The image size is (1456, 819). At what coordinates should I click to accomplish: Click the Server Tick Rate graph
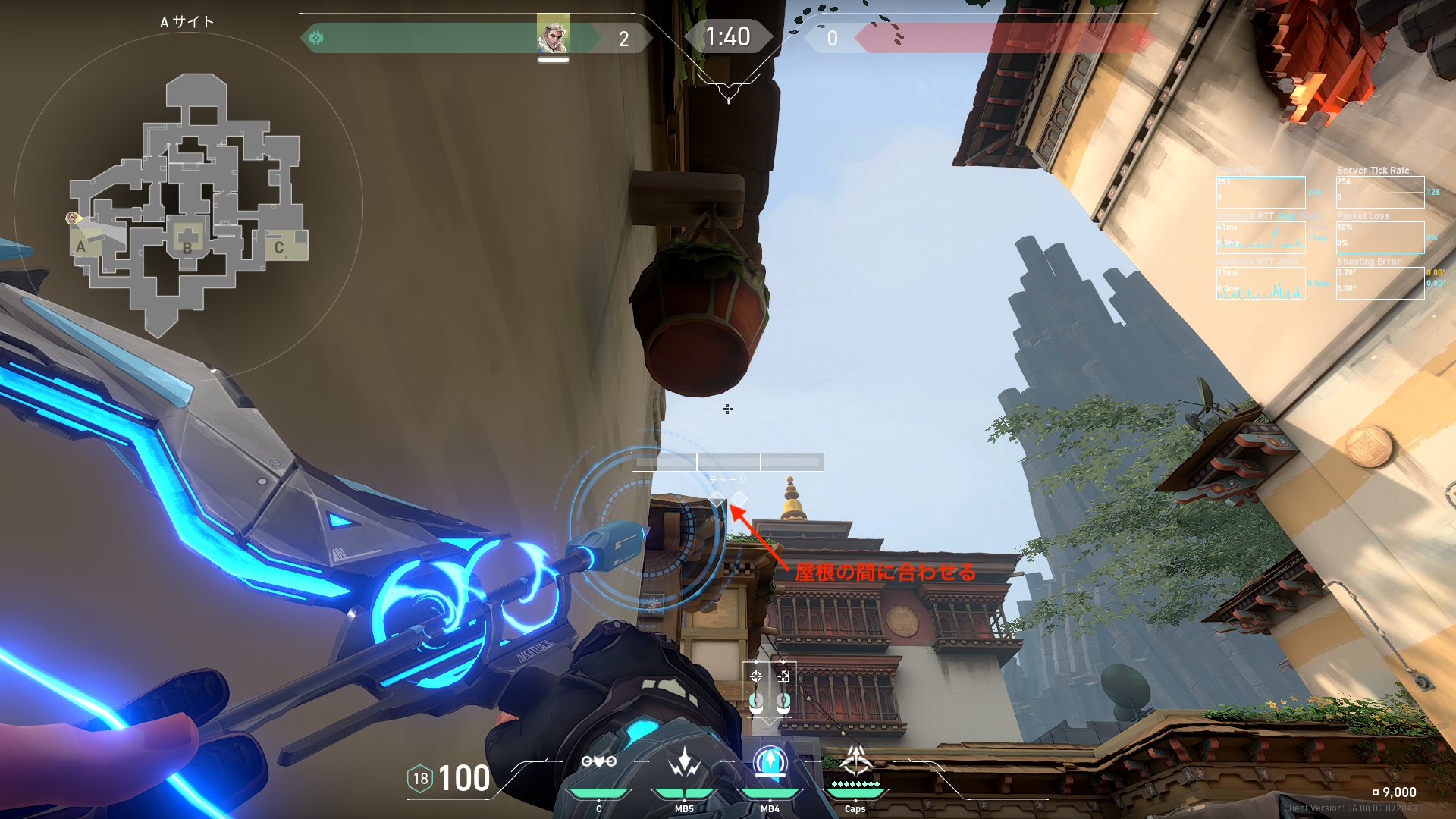1380,193
